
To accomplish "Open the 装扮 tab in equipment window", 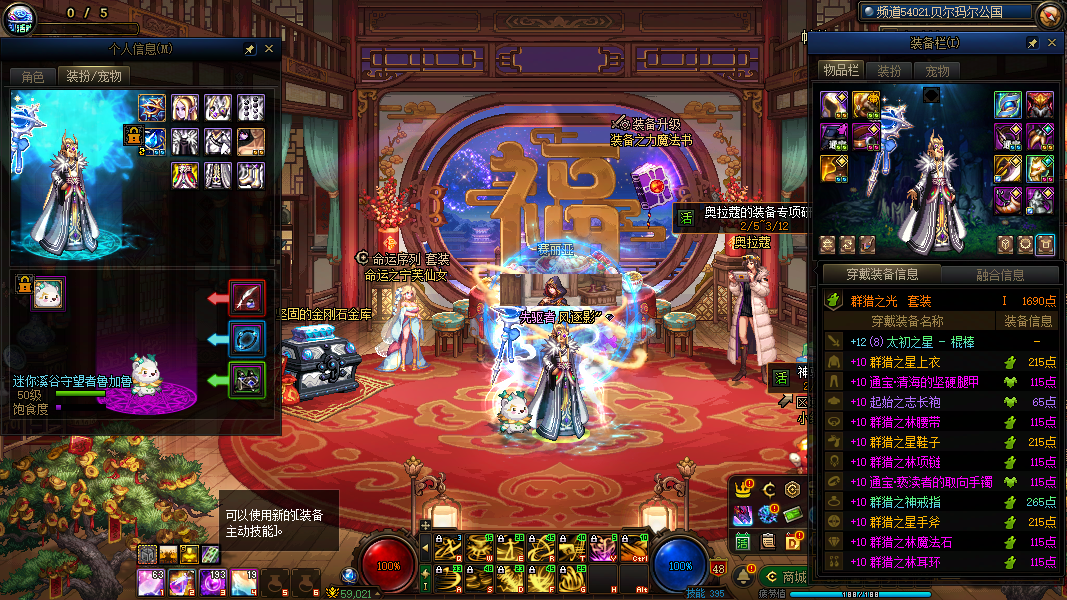I will click(x=889, y=71).
